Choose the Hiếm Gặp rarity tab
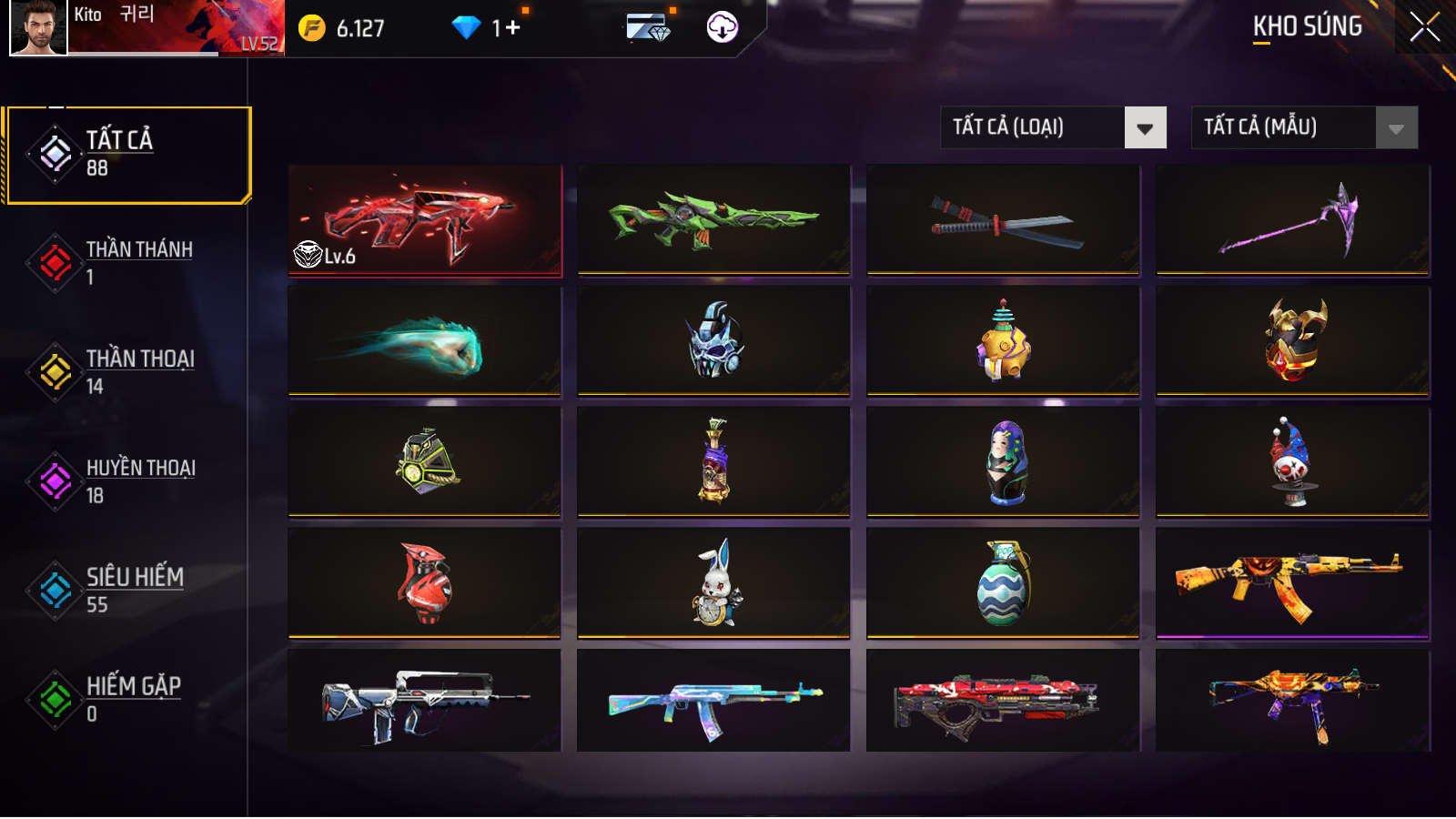 tap(127, 699)
